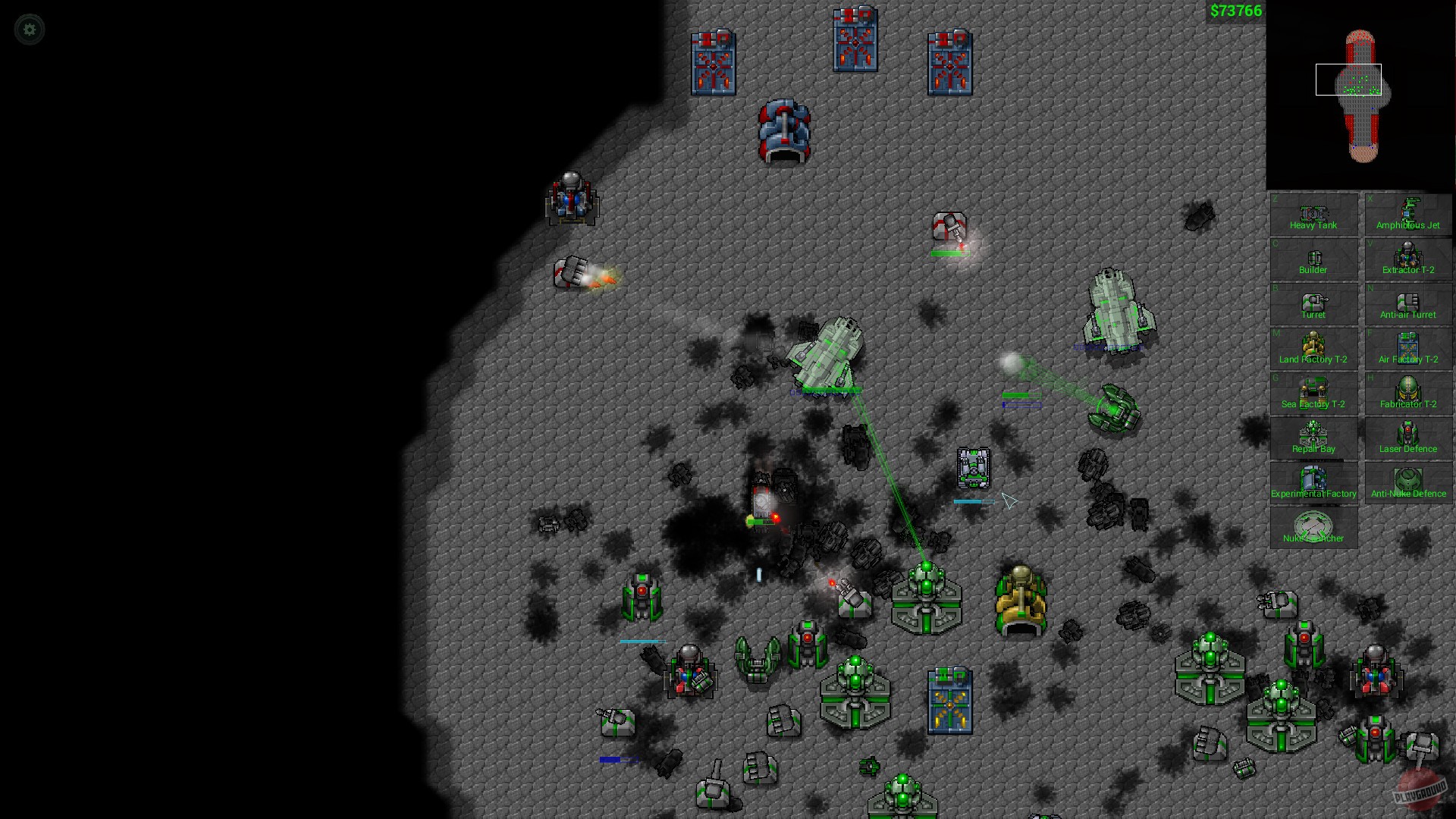Select the Amphibious Jet build icon
This screenshot has width=1456, height=819.
point(1407,215)
